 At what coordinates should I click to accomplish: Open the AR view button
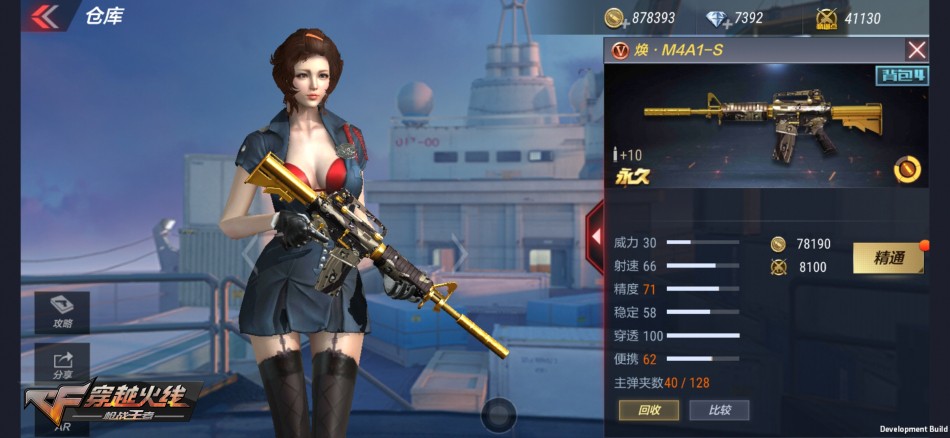pos(62,424)
